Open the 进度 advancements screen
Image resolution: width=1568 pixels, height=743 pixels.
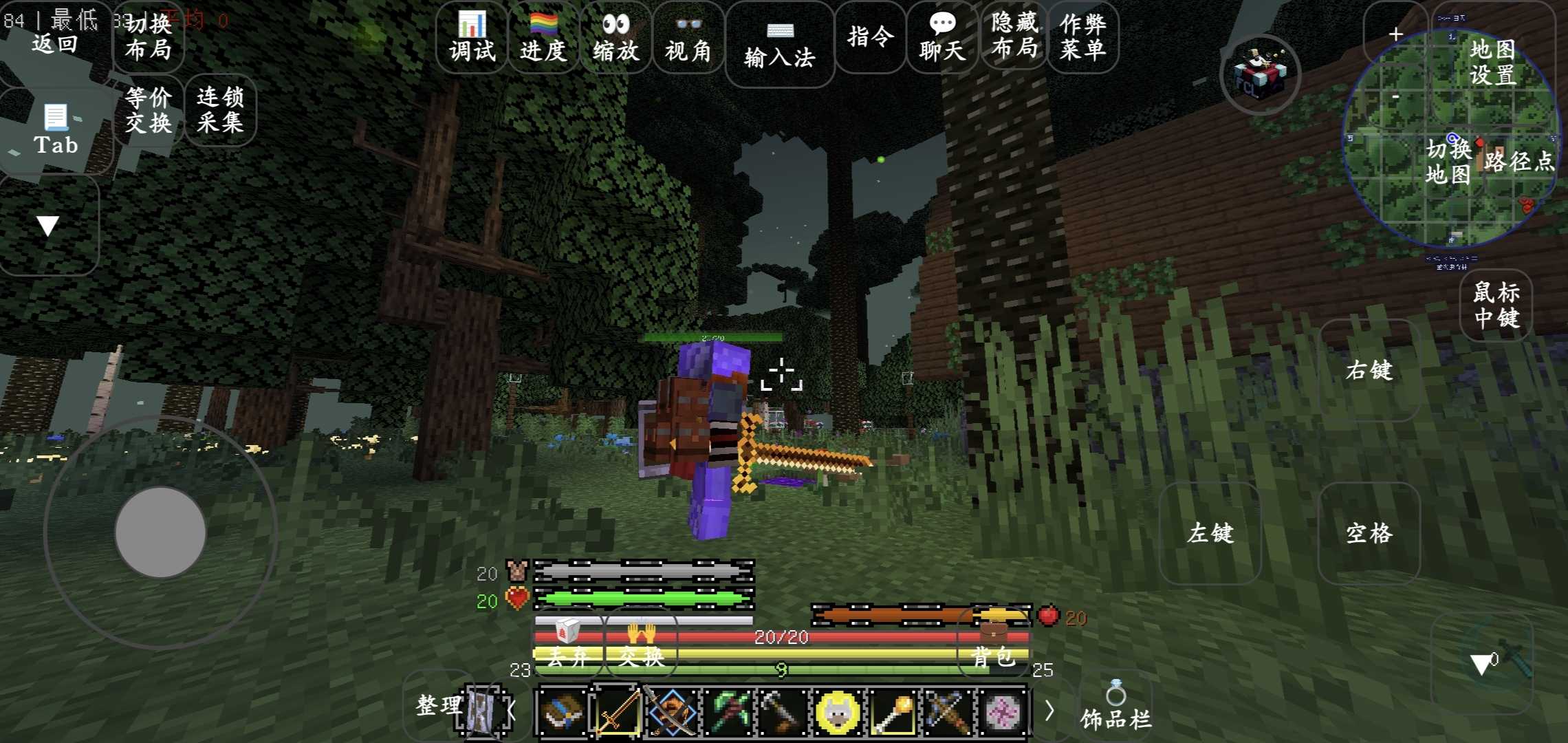coord(543,38)
